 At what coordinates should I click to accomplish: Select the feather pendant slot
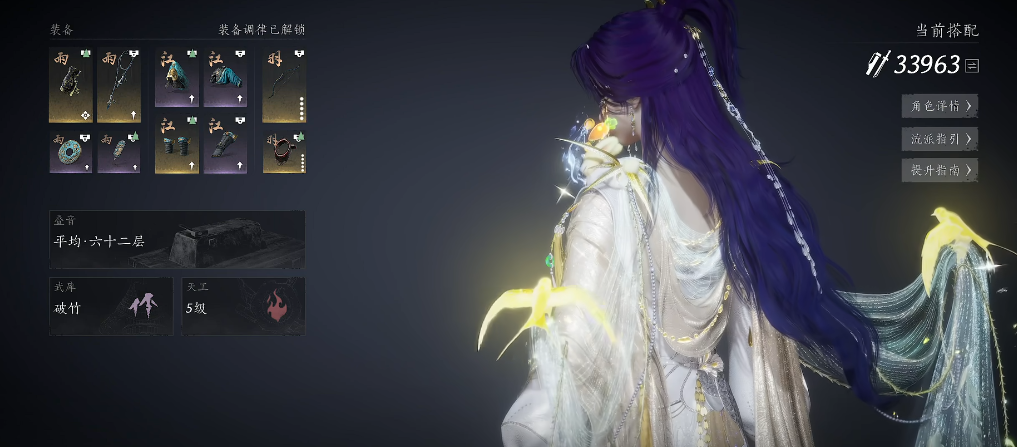click(x=118, y=151)
